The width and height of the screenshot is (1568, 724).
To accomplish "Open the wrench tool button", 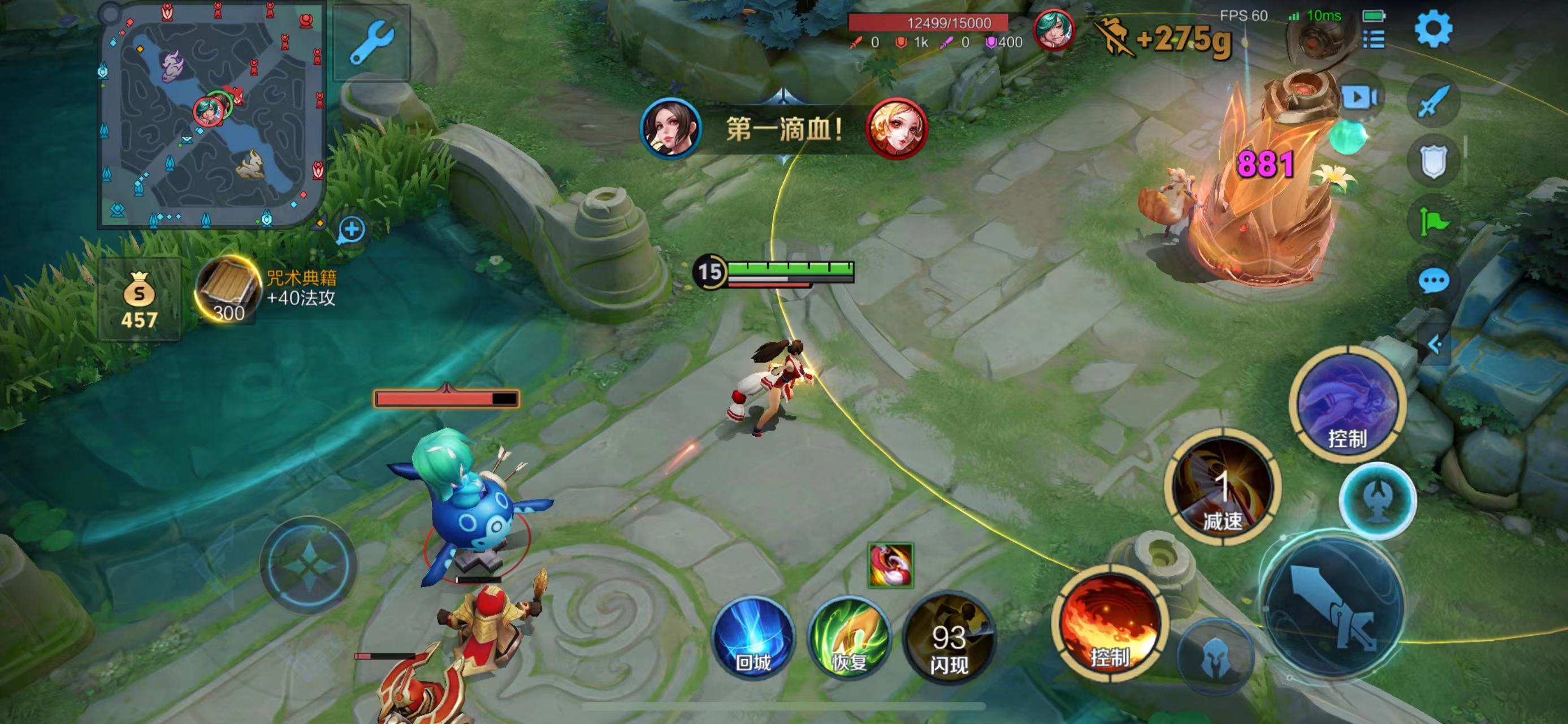I will 371,42.
